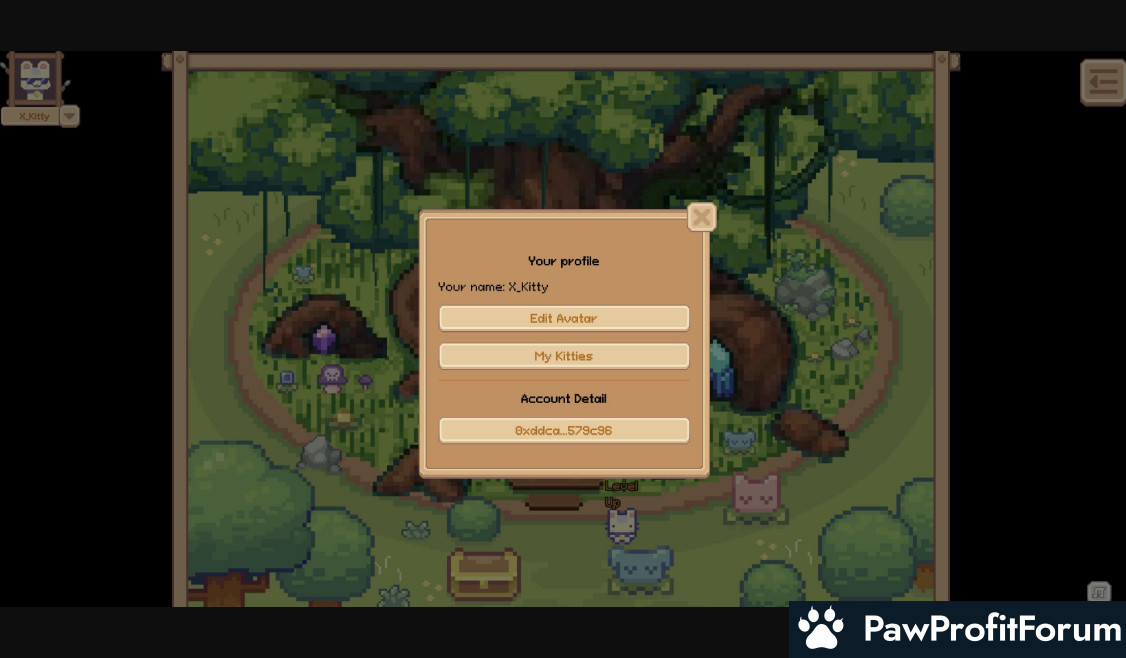Image resolution: width=1126 pixels, height=658 pixels.
Task: Expand the dropdown arrow beside X_Kitty
Action: tap(69, 116)
